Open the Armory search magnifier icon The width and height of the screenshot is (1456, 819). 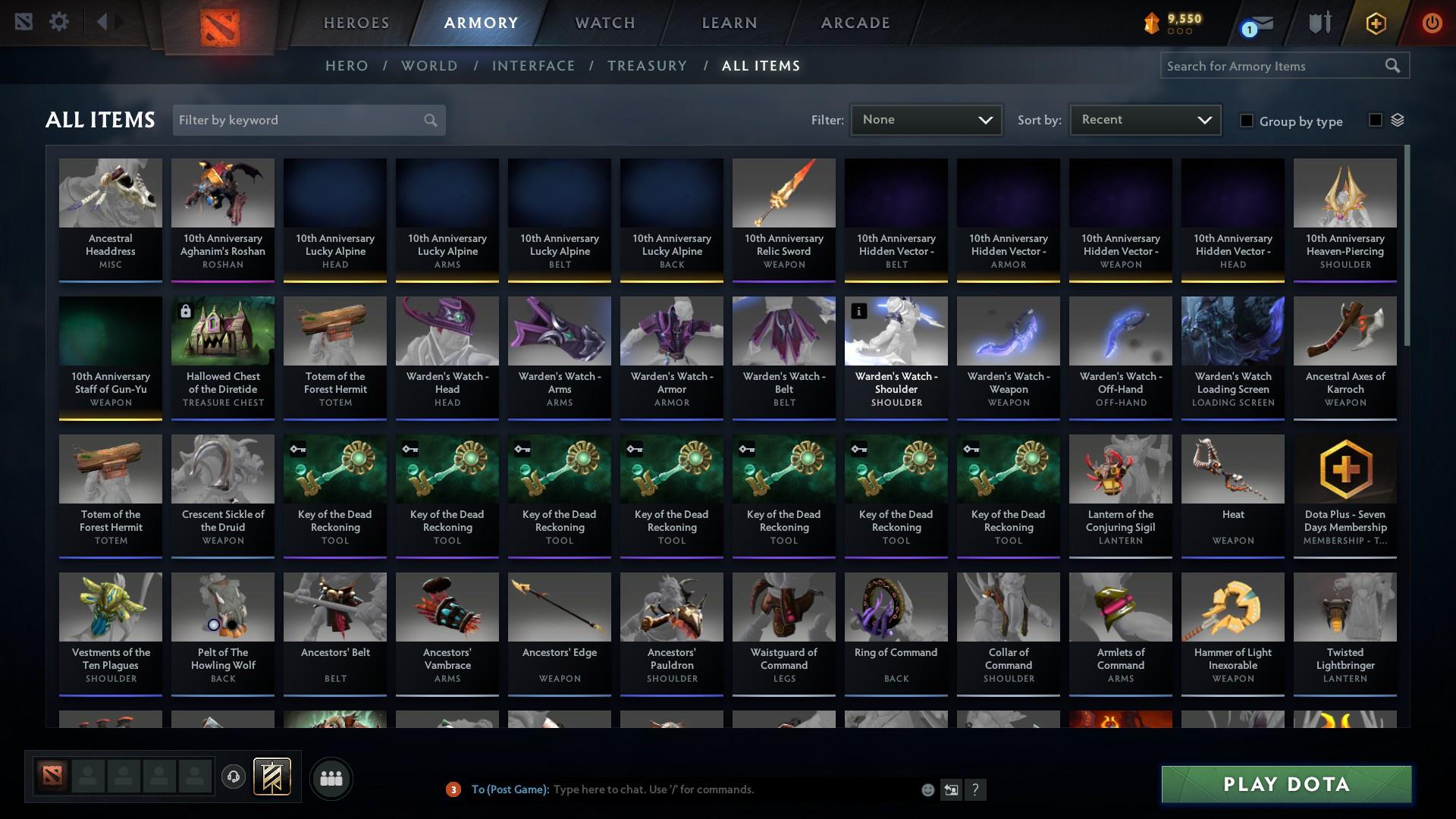(1394, 66)
